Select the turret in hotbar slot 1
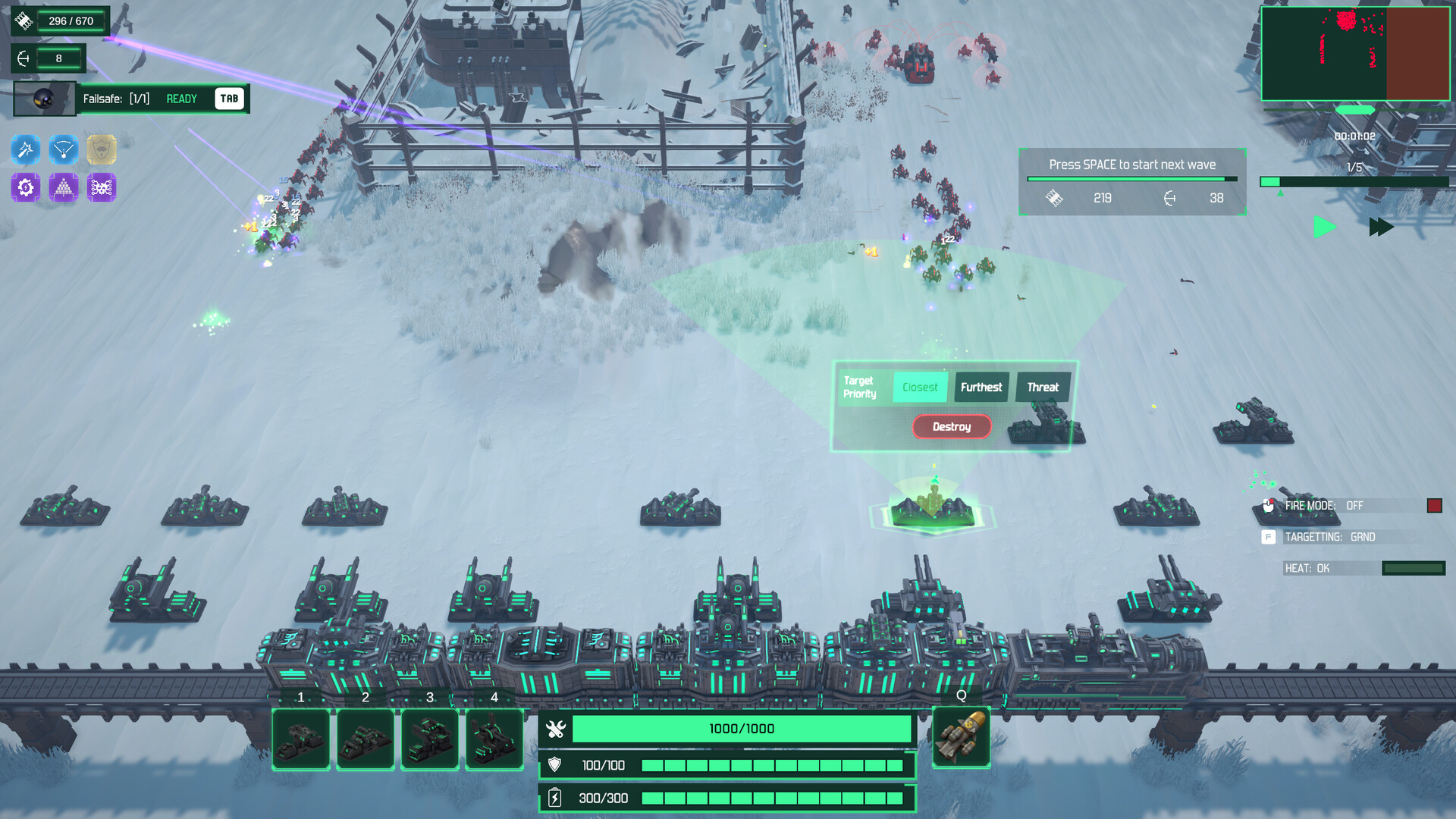The image size is (1456, 819). (x=300, y=738)
